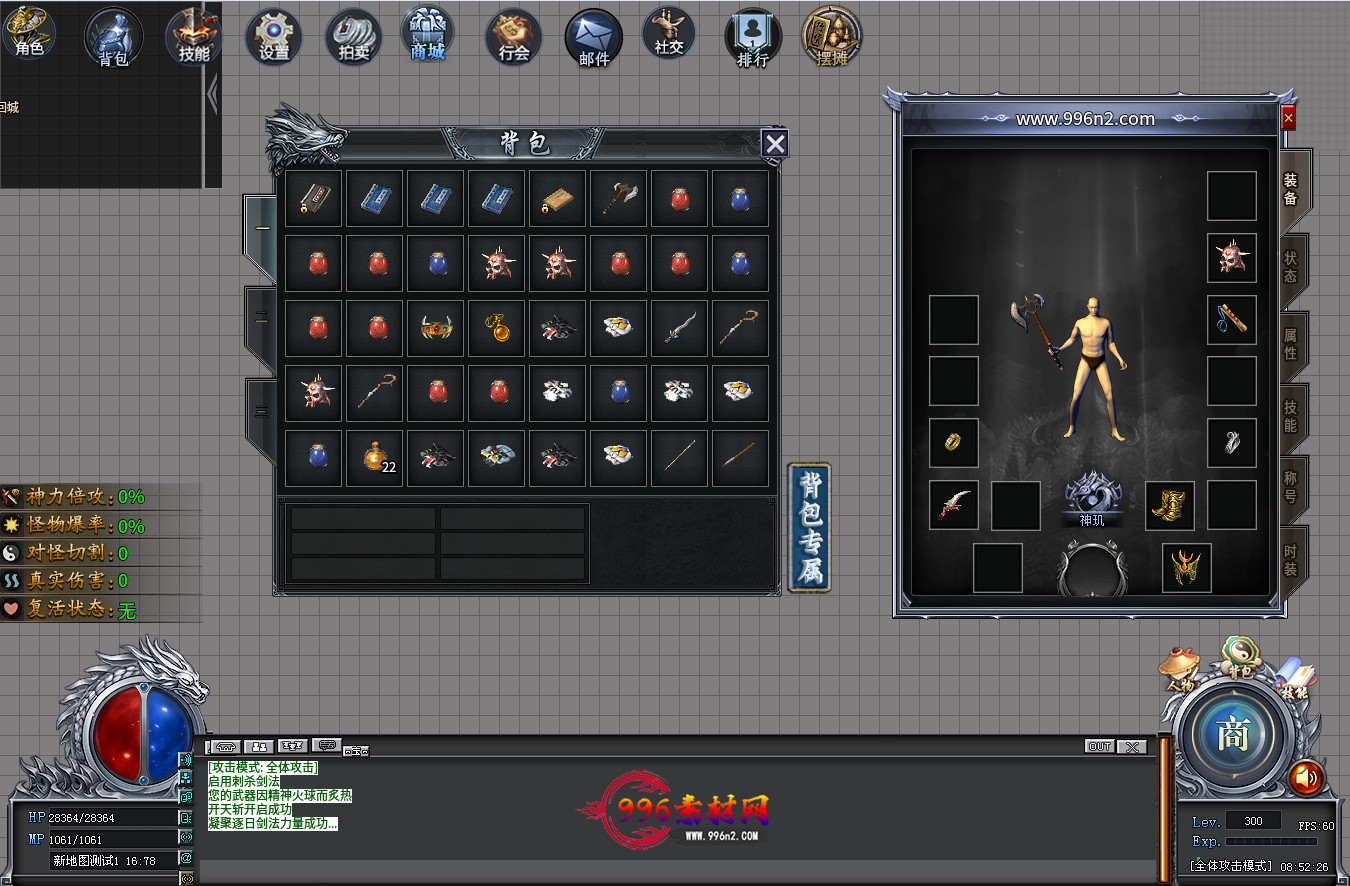
Task: Switch to the 状态 status tab
Action: point(1291,267)
